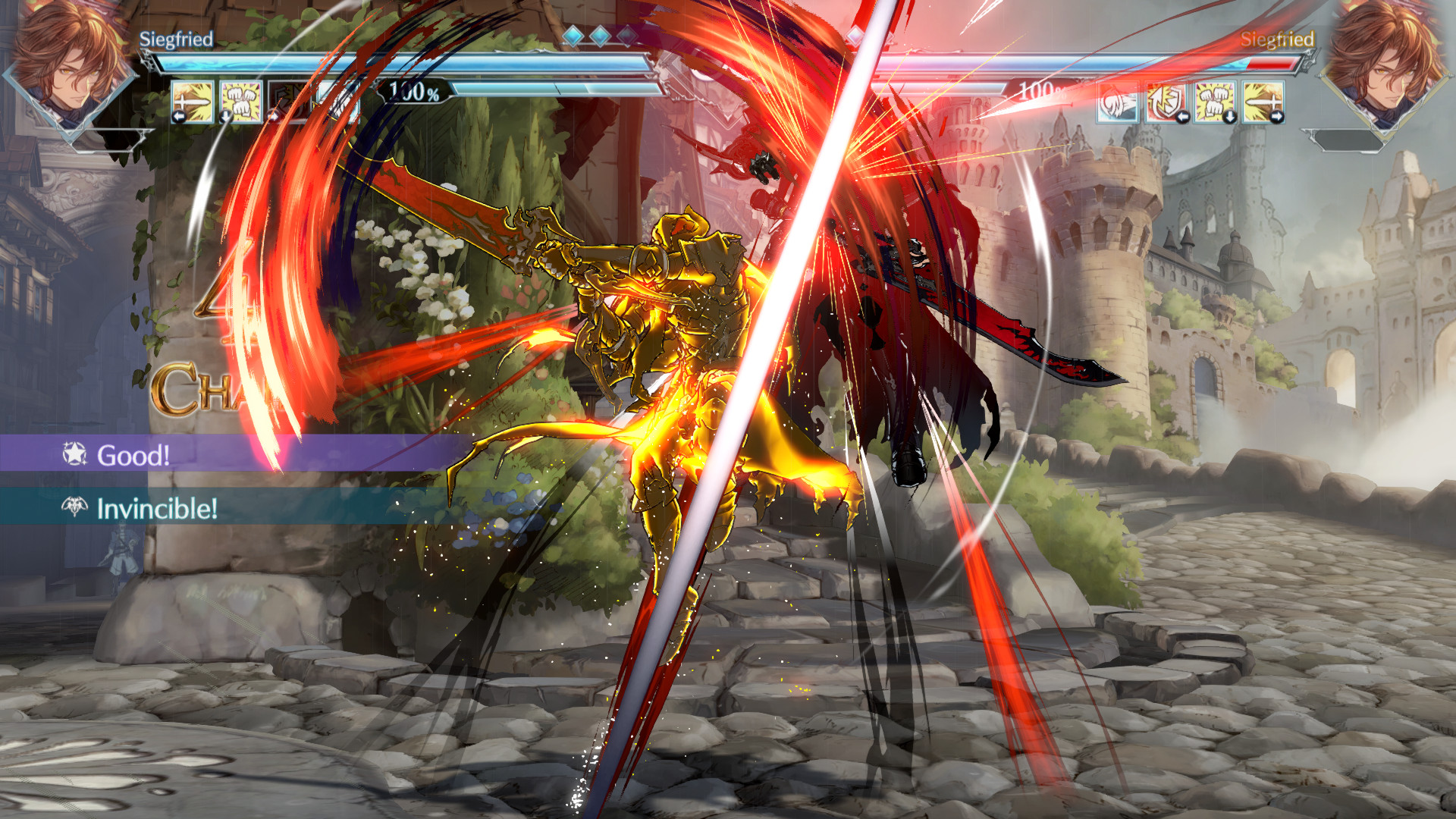Click the right-arrow badge on opponent's sword skill
This screenshot has width=1456, height=819.
click(1278, 116)
